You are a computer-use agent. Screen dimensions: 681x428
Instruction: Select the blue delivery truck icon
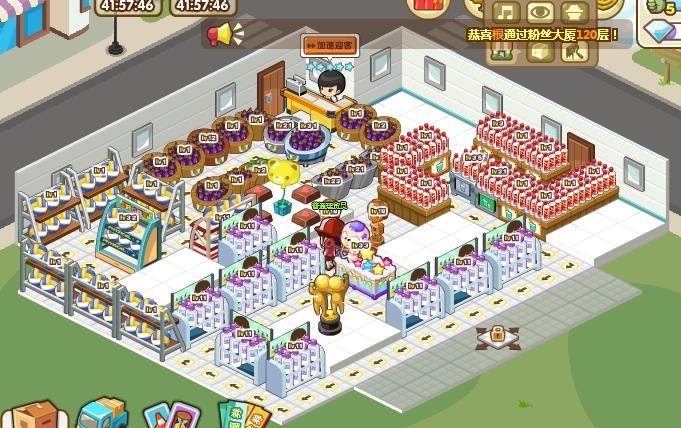(x=102, y=413)
